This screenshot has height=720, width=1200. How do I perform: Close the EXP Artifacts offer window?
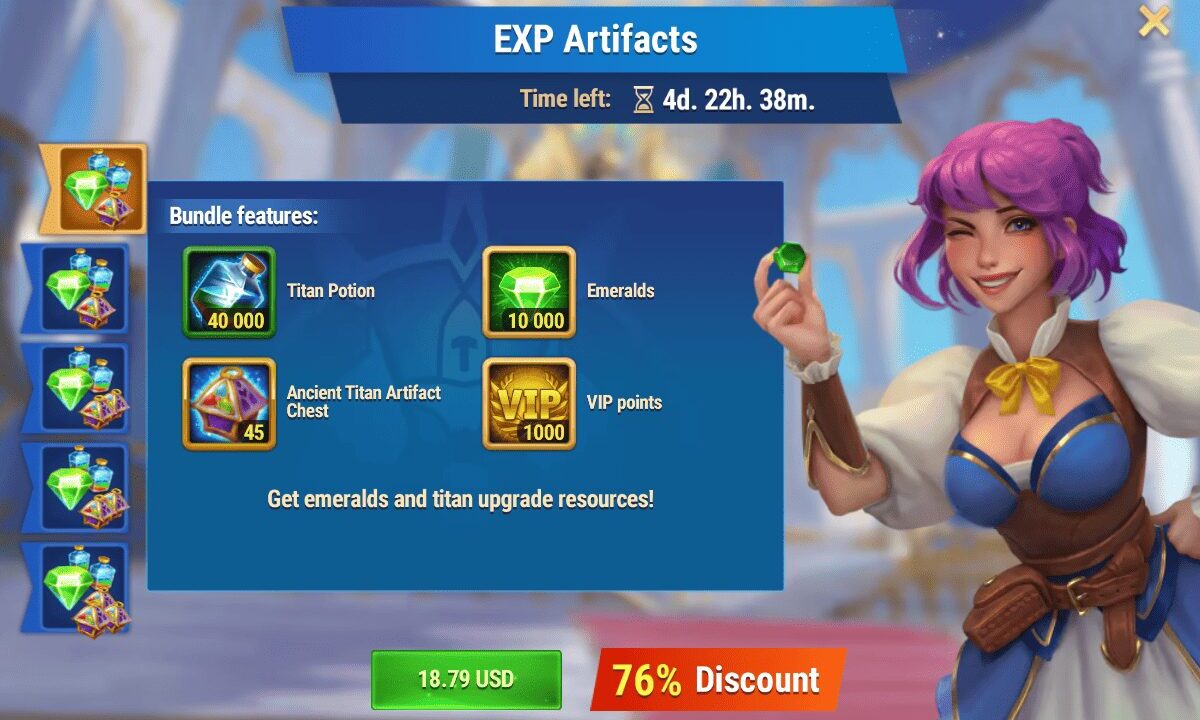pos(1154,21)
